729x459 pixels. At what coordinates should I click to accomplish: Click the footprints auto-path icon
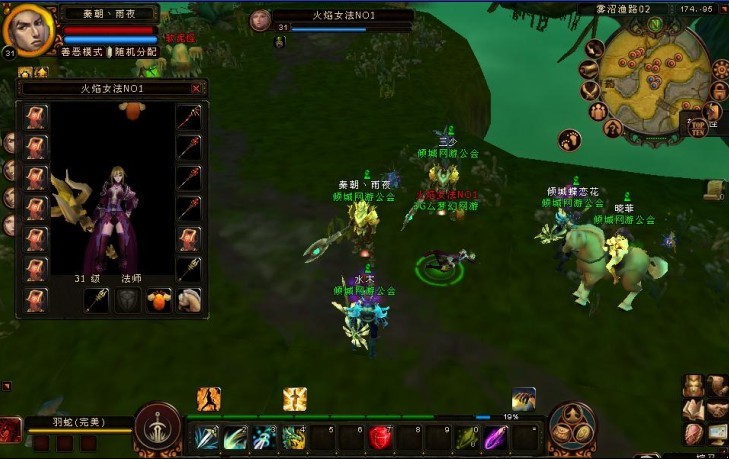(x=571, y=139)
